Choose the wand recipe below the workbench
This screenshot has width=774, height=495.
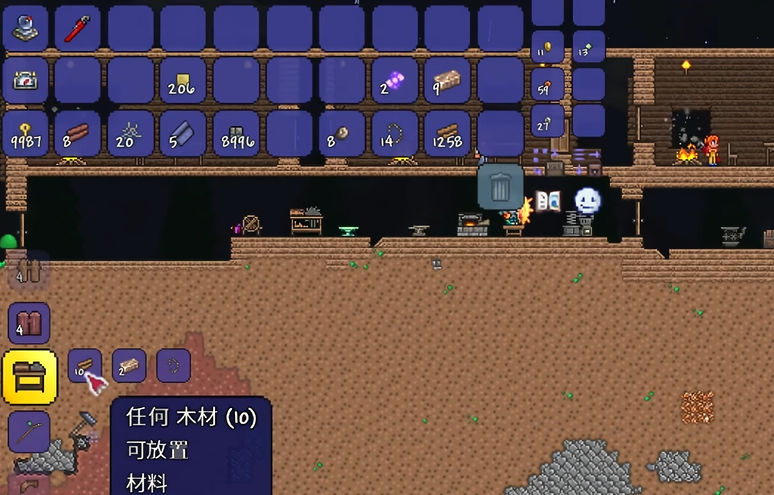coord(29,432)
